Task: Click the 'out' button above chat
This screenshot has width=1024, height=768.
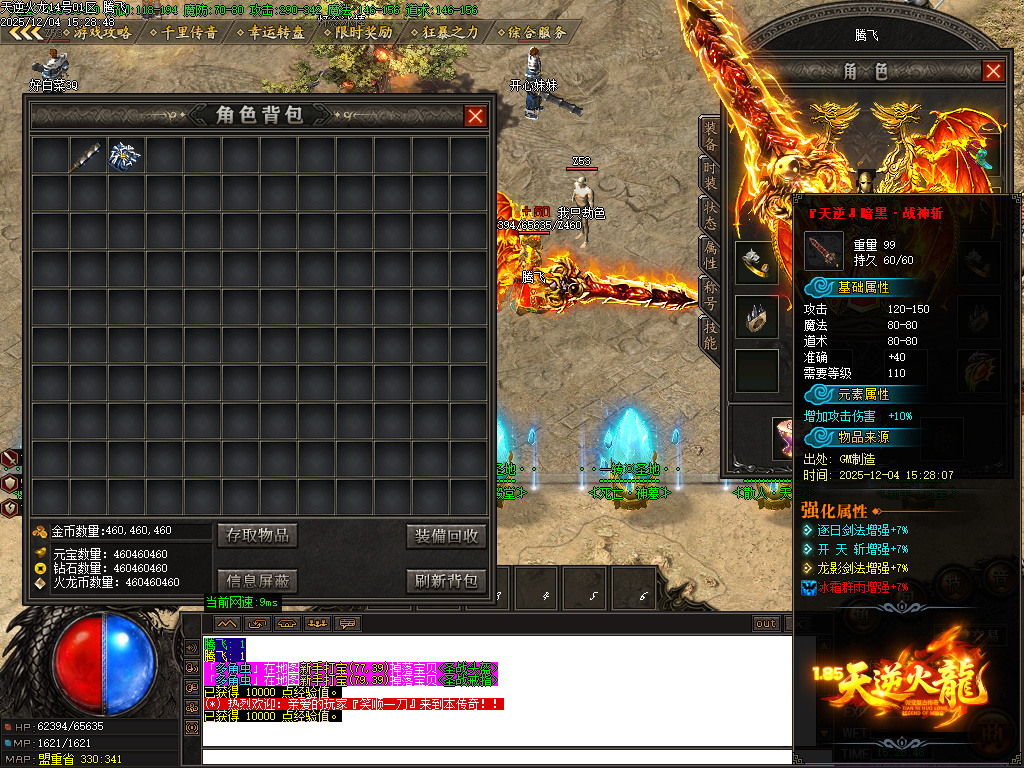Action: (x=766, y=623)
